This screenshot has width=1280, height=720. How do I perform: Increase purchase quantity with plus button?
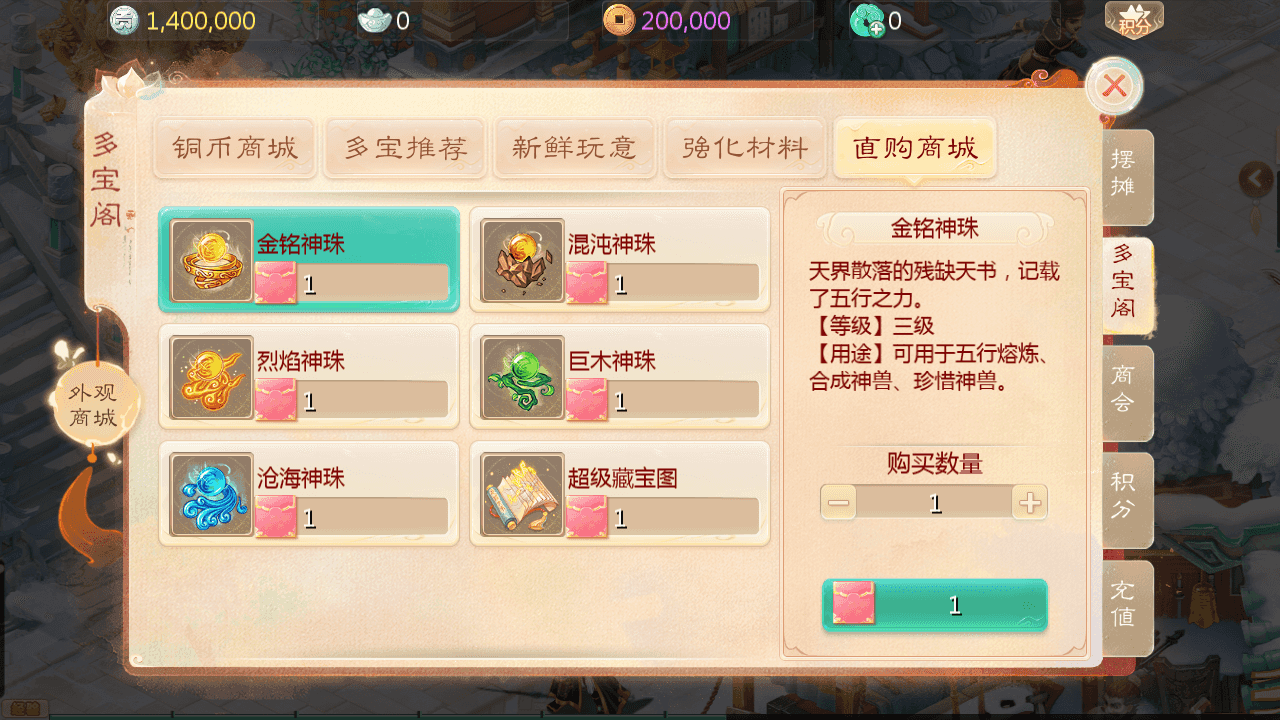(1031, 502)
